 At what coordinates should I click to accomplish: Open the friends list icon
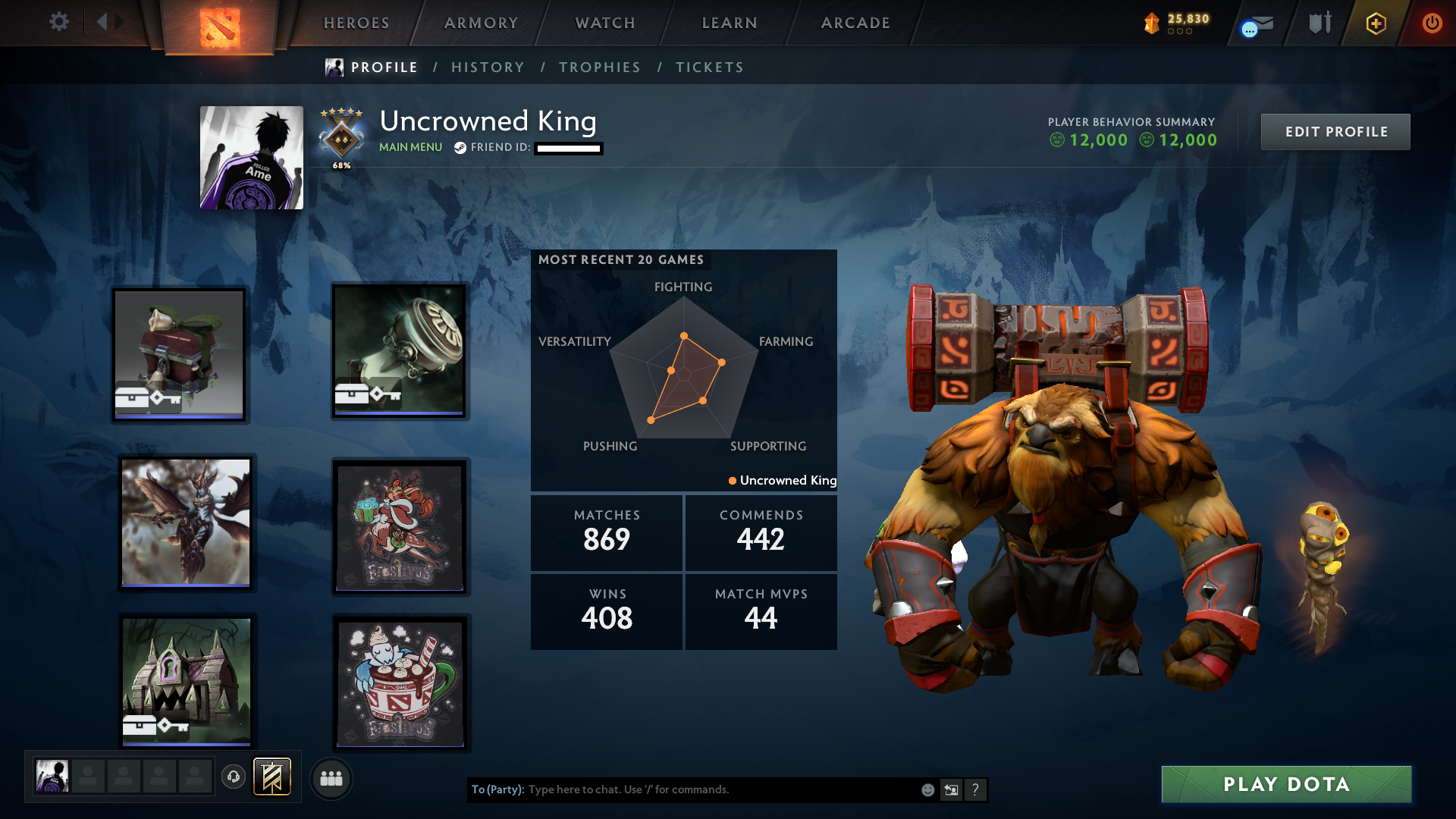pos(331,778)
